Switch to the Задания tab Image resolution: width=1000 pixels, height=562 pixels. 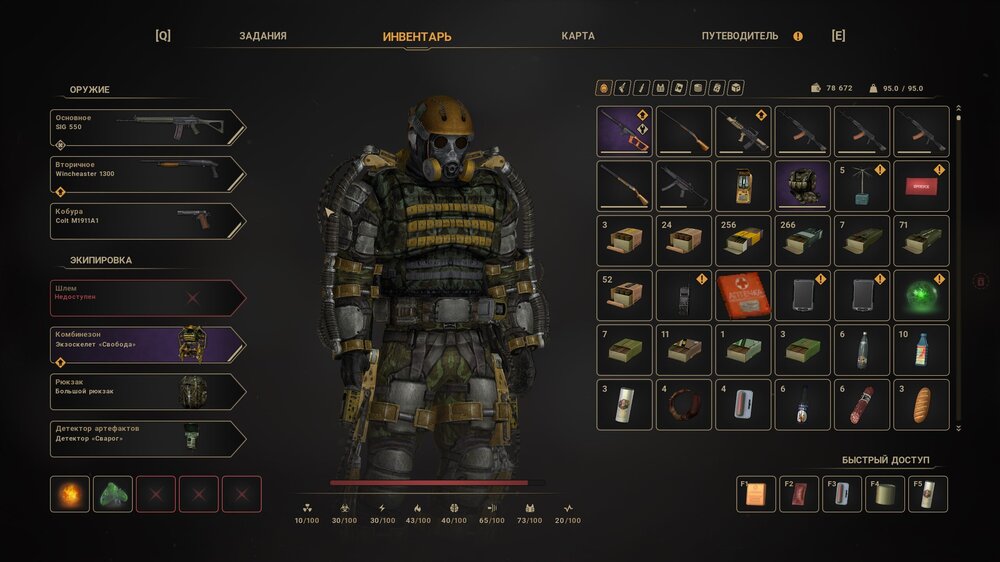263,36
